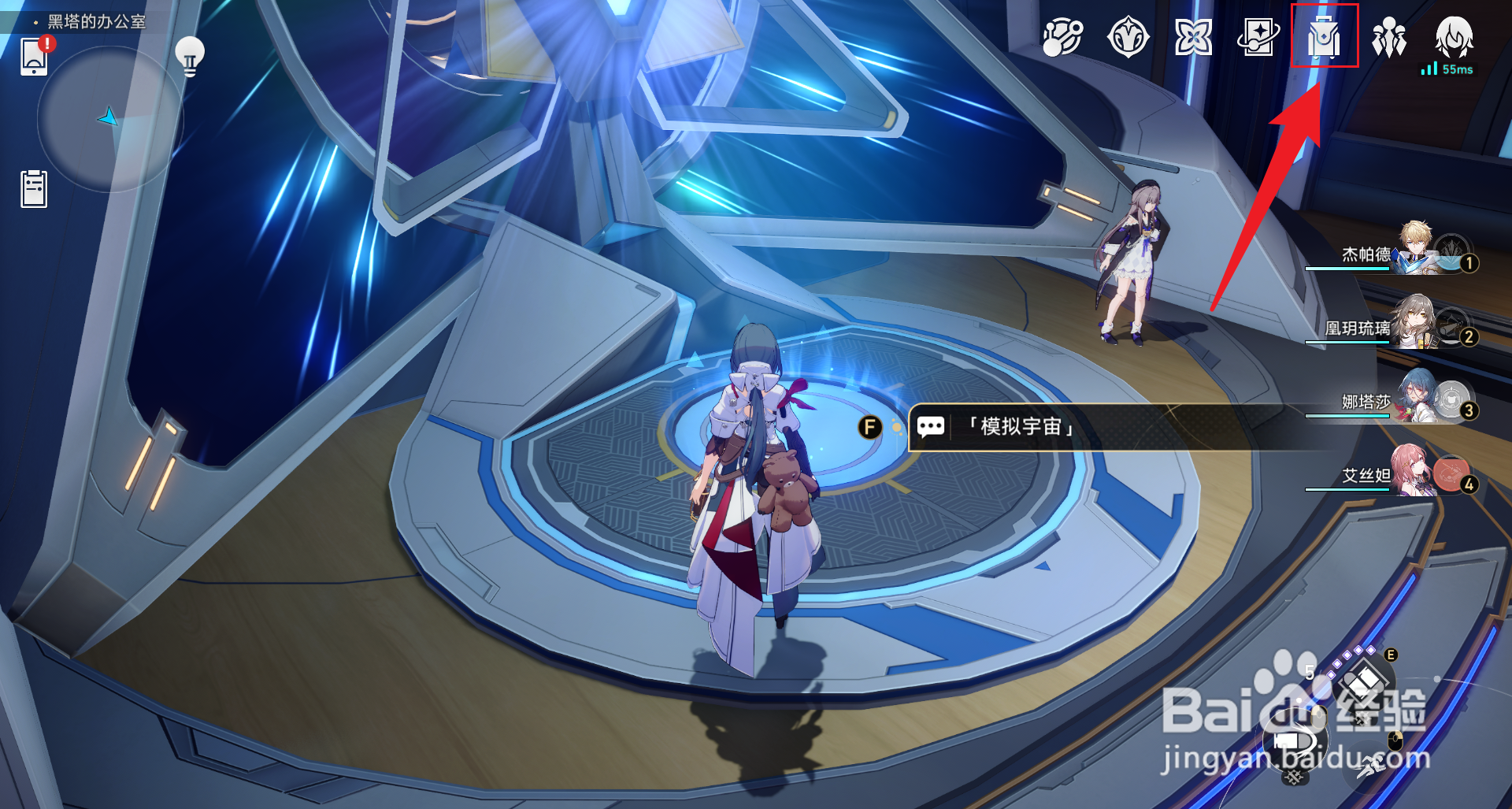Screen dimensions: 1512x809
Task: Open the warp flower icon in top bar
Action: (1193, 35)
